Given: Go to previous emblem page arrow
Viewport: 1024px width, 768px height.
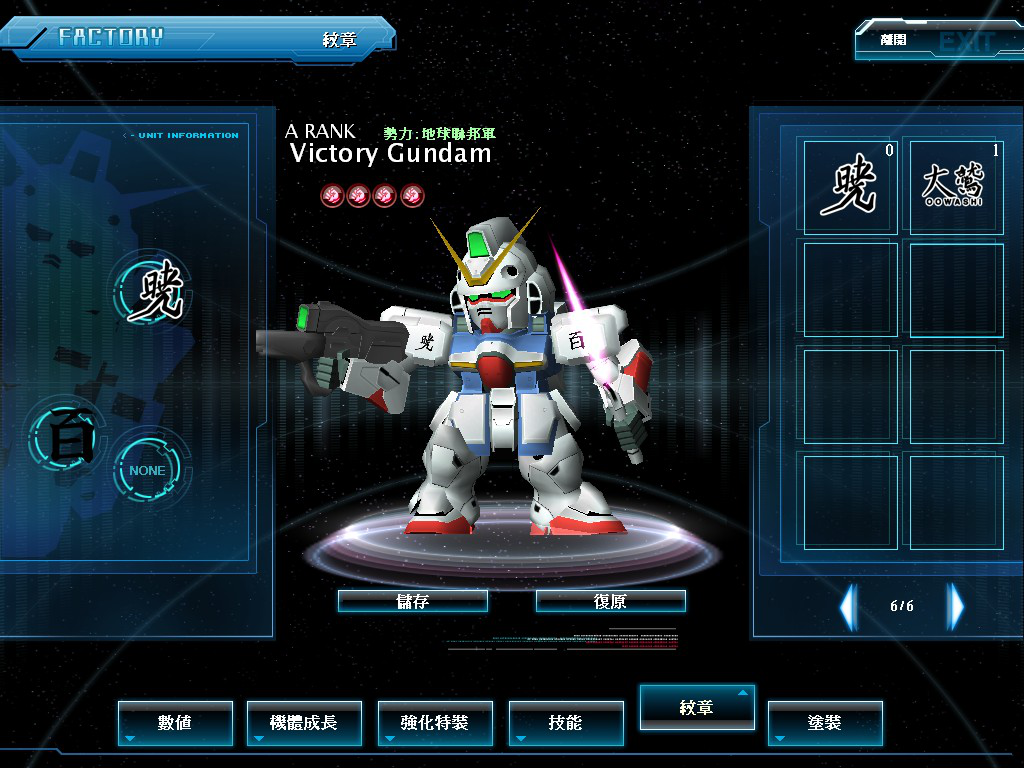Looking at the screenshot, I should (x=848, y=606).
